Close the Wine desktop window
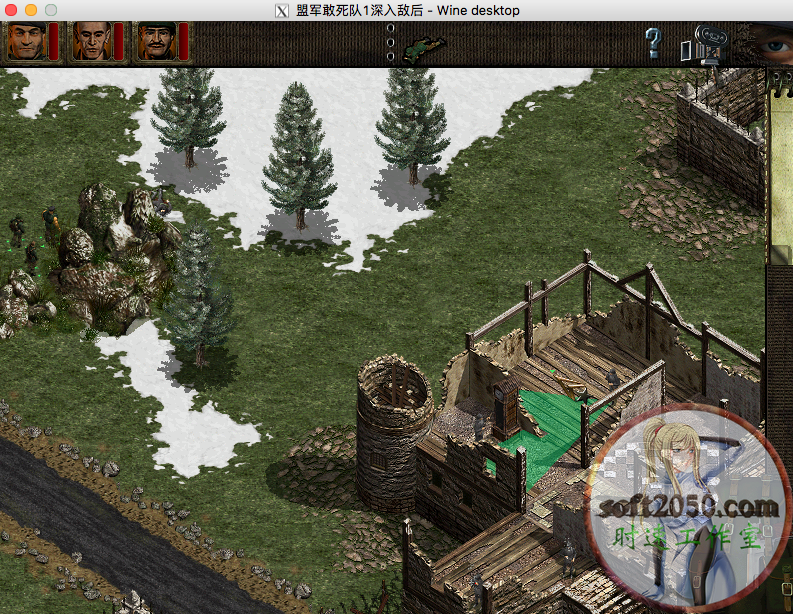The height and width of the screenshot is (614, 793). (12, 9)
